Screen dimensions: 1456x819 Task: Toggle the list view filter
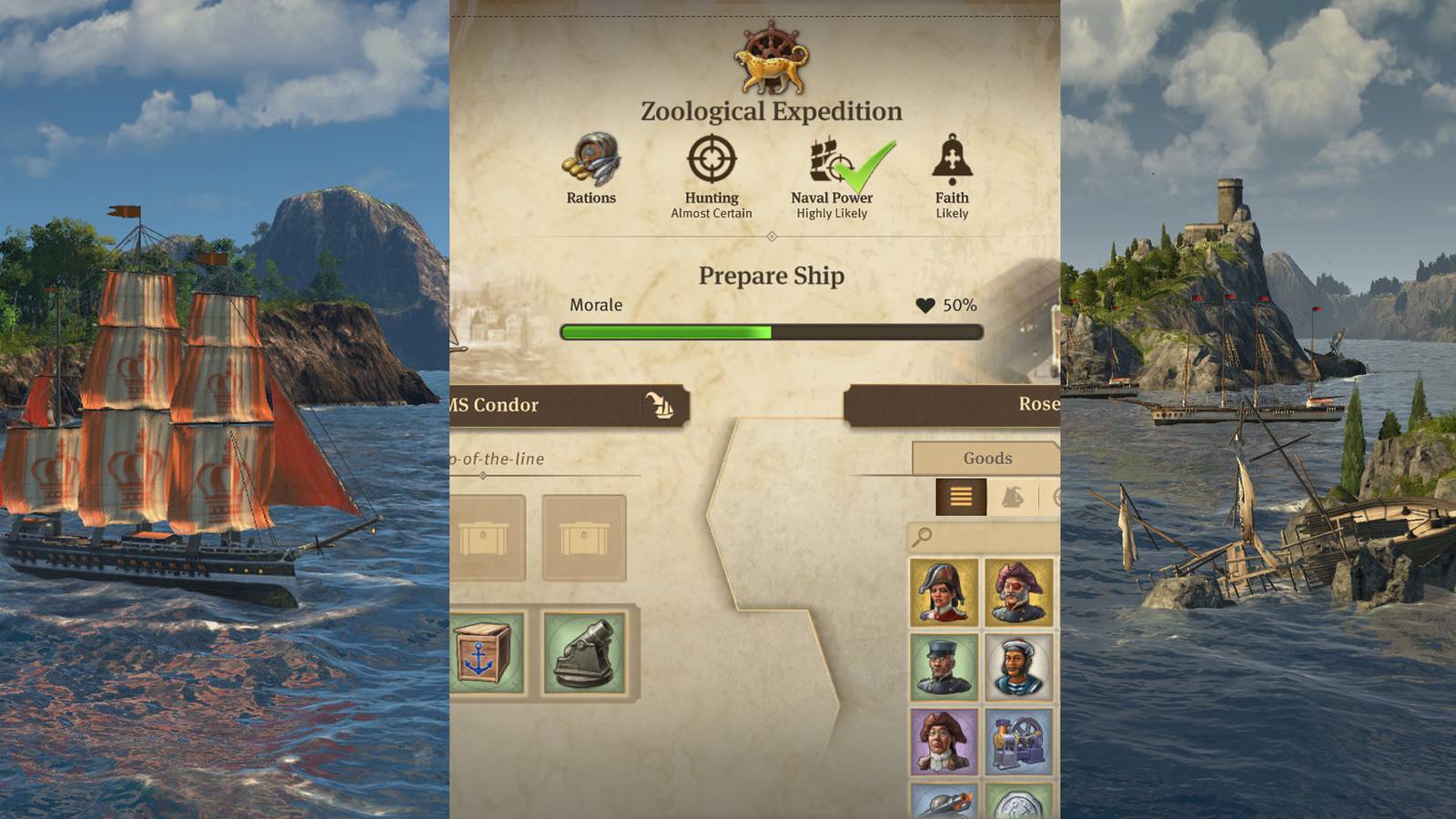pyautogui.click(x=960, y=497)
